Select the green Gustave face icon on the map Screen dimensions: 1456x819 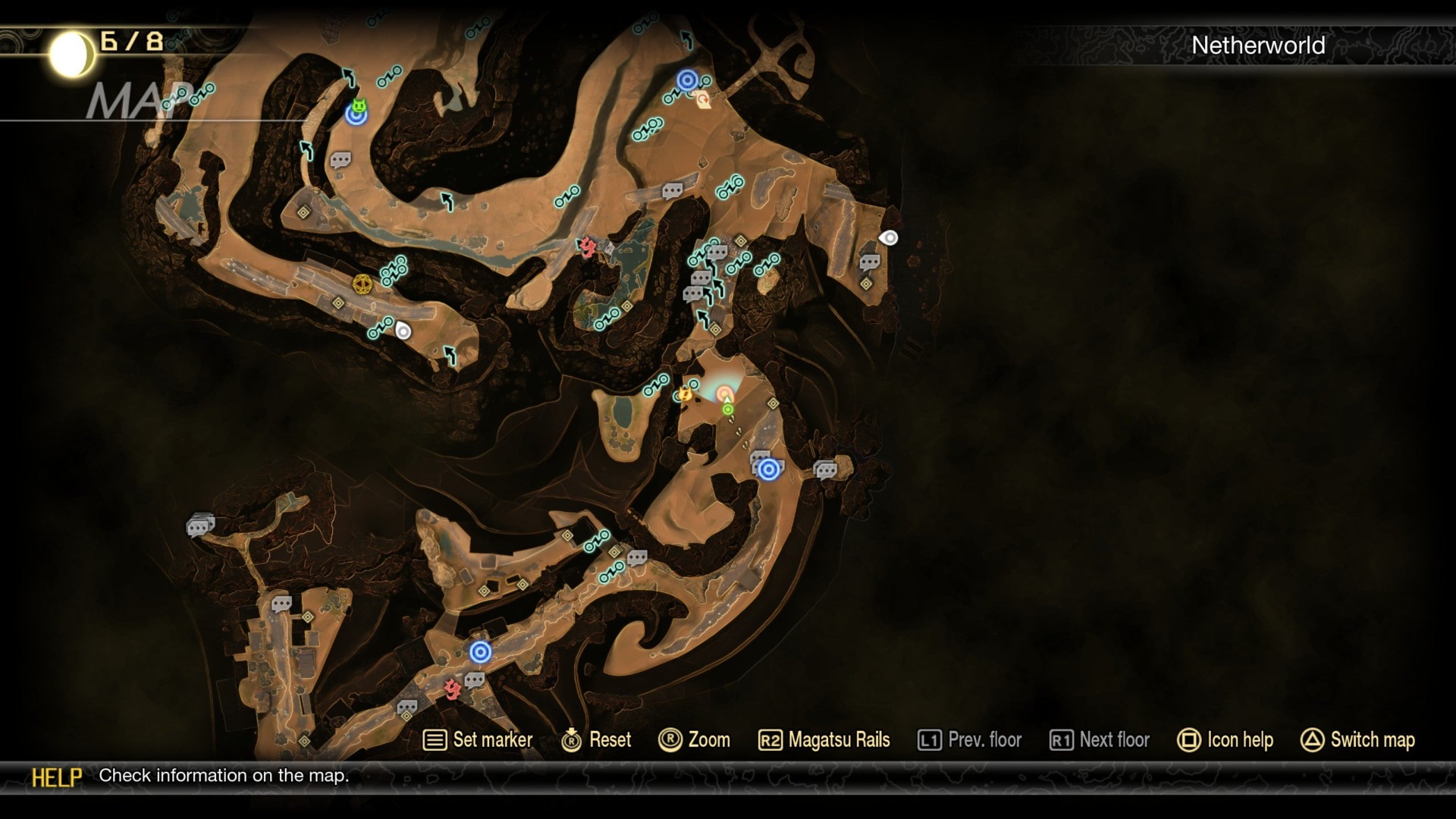(x=359, y=105)
